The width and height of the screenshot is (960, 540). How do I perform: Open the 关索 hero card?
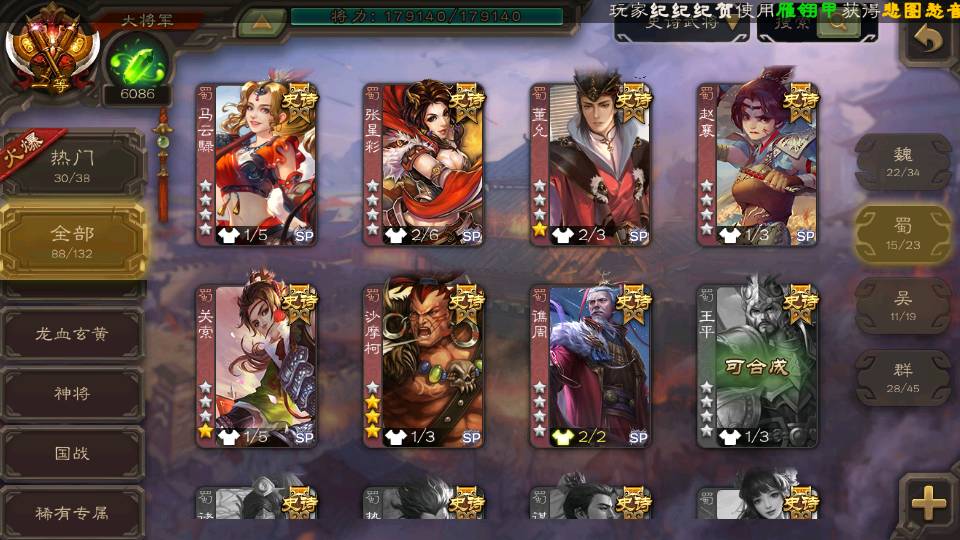click(x=257, y=366)
